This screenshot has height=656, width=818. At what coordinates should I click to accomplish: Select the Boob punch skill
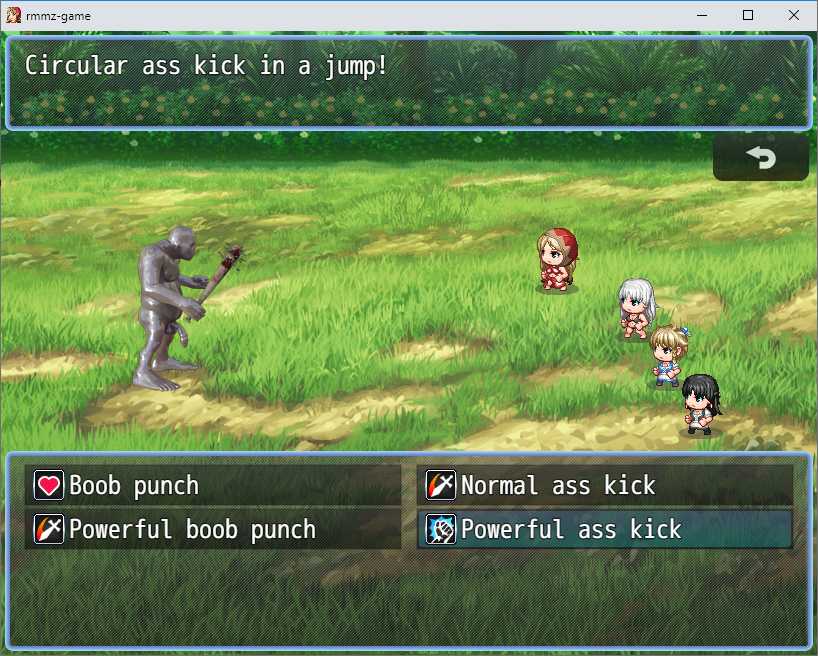(213, 486)
